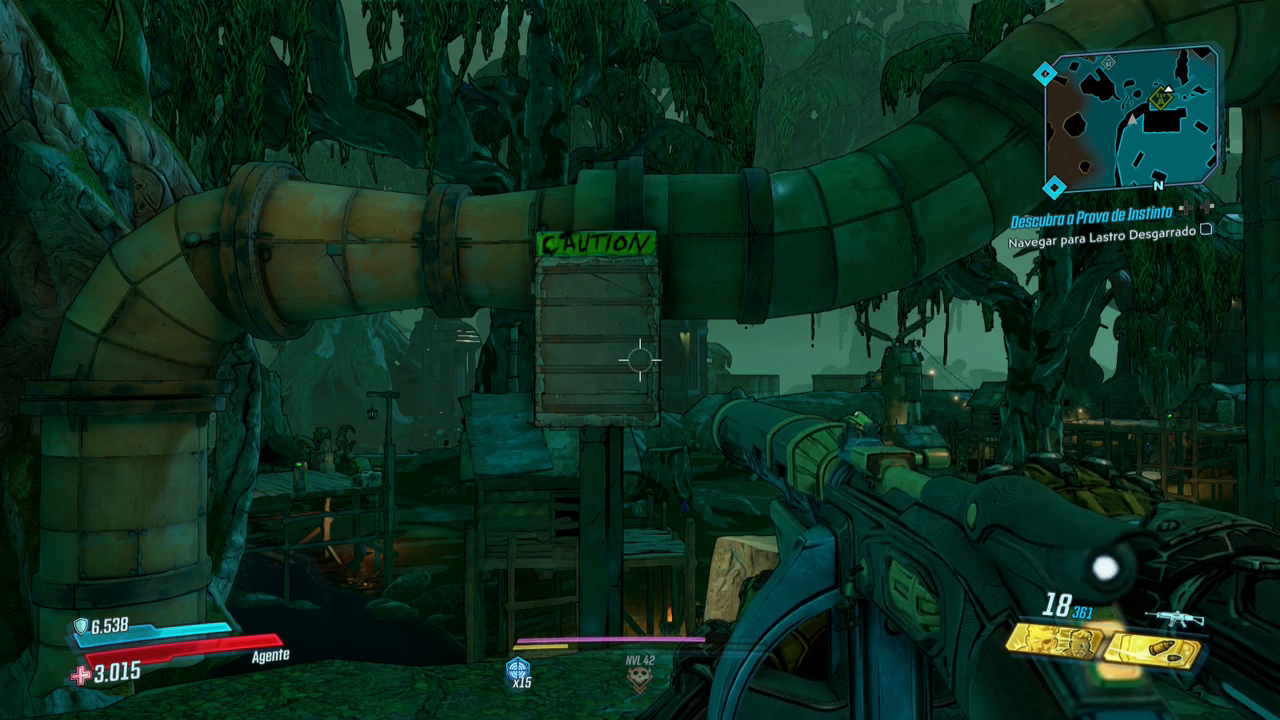This screenshot has height=720, width=1280.
Task: Click the lower diamond marker on minimap edge
Action: [x=1054, y=187]
